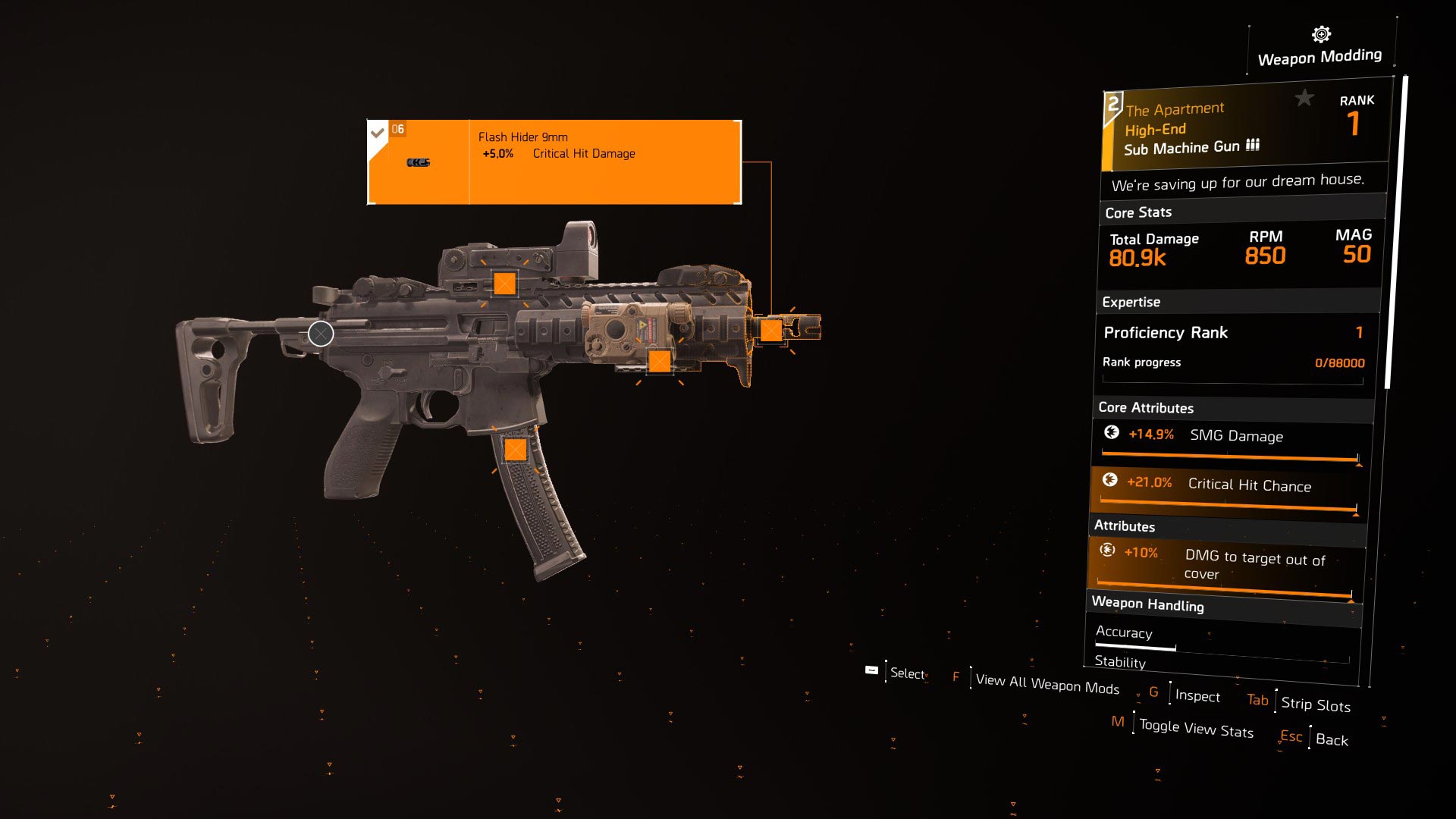Strip Slots from the weapon
The image size is (1456, 819).
[x=1315, y=704]
